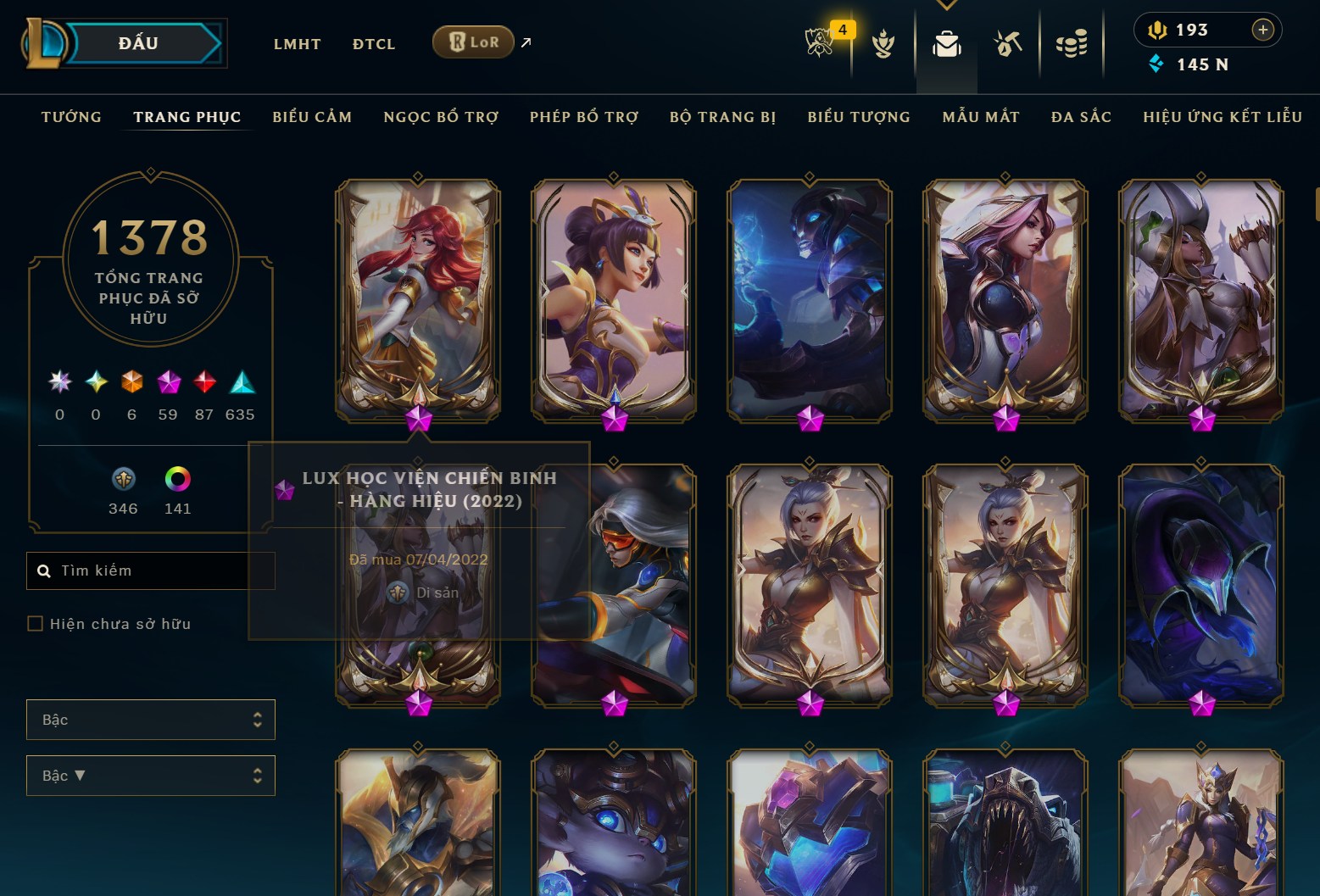Toggle the red gem rarity filter showing 87
Image resolution: width=1320 pixels, height=896 pixels.
203,382
